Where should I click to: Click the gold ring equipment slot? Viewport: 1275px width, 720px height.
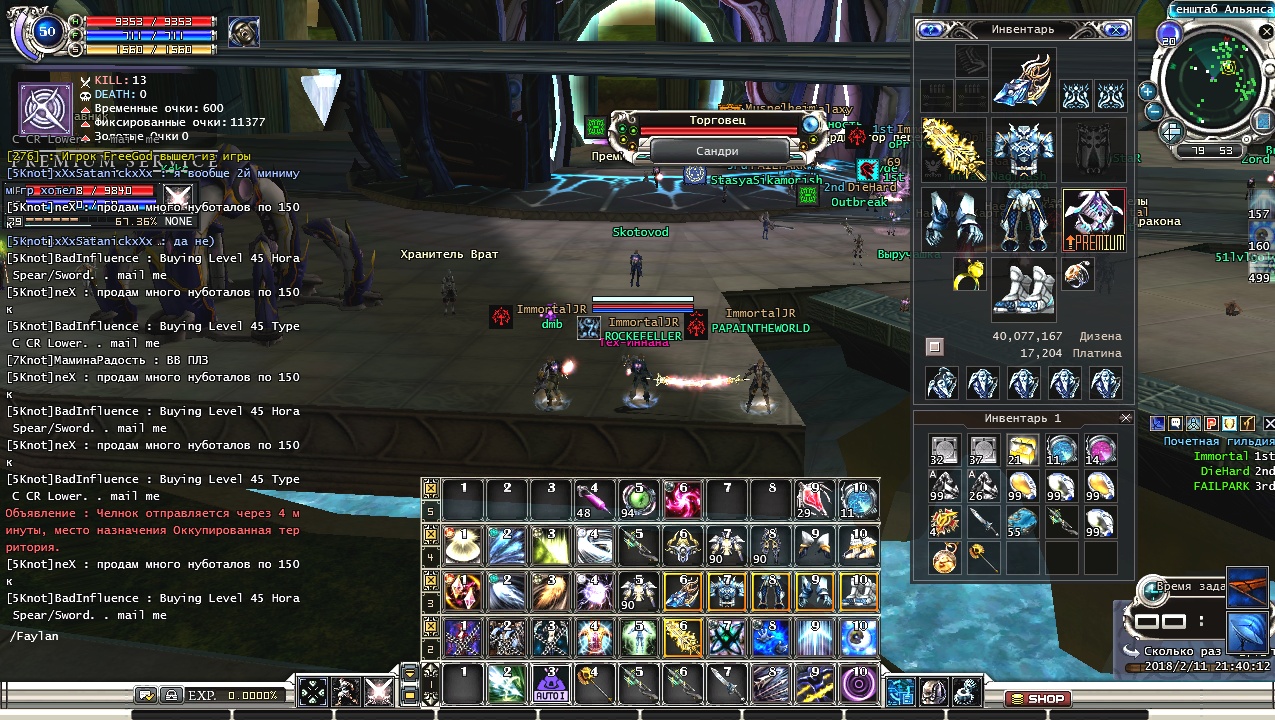pyautogui.click(x=967, y=273)
